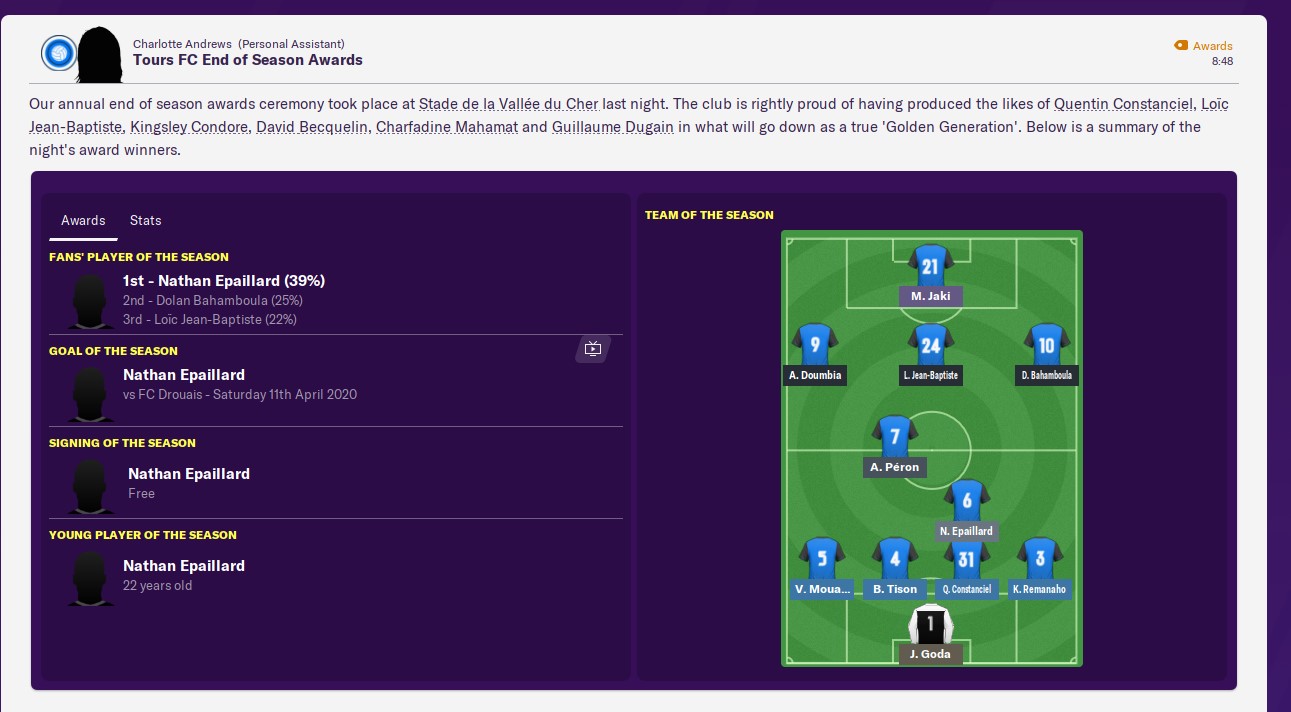
Task: Choose A. Doumbia's number 9 shirt
Action: click(x=815, y=346)
